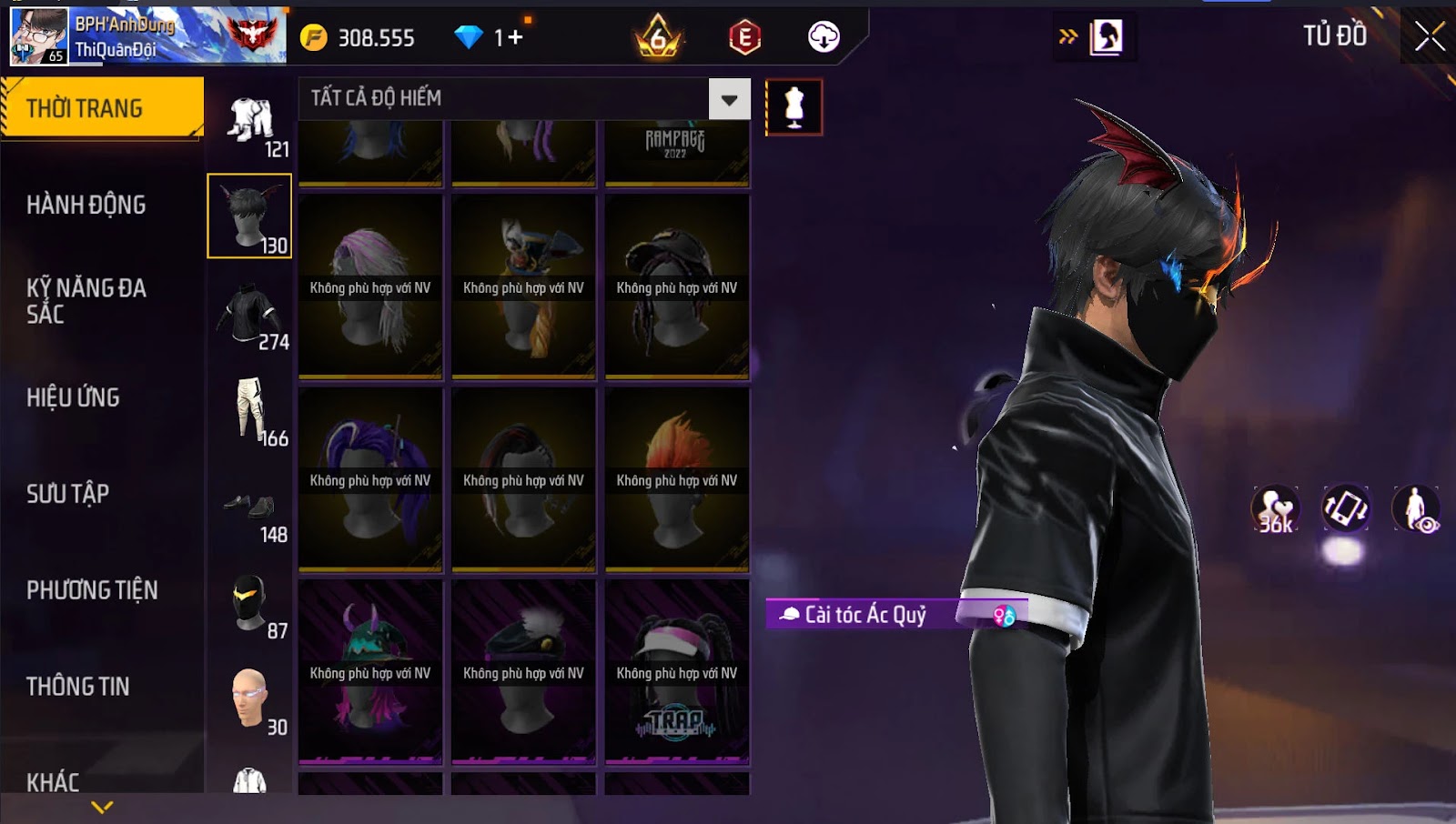Viewport: 1456px width, 824px height.
Task: Switch to the PHƯƠNG TIỆN tab
Action: (92, 590)
